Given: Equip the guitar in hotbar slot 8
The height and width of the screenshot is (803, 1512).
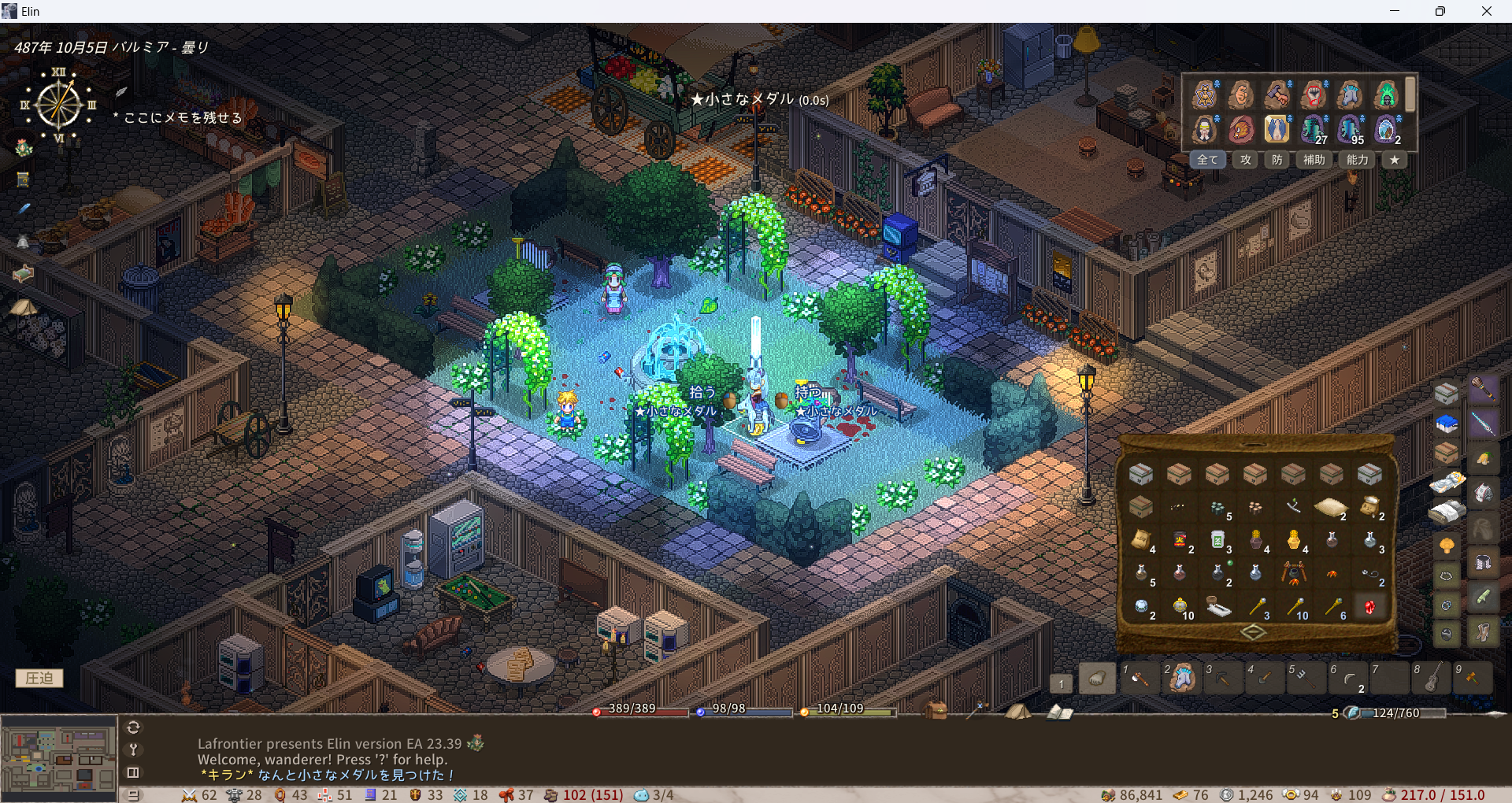Looking at the screenshot, I should pos(1432,678).
